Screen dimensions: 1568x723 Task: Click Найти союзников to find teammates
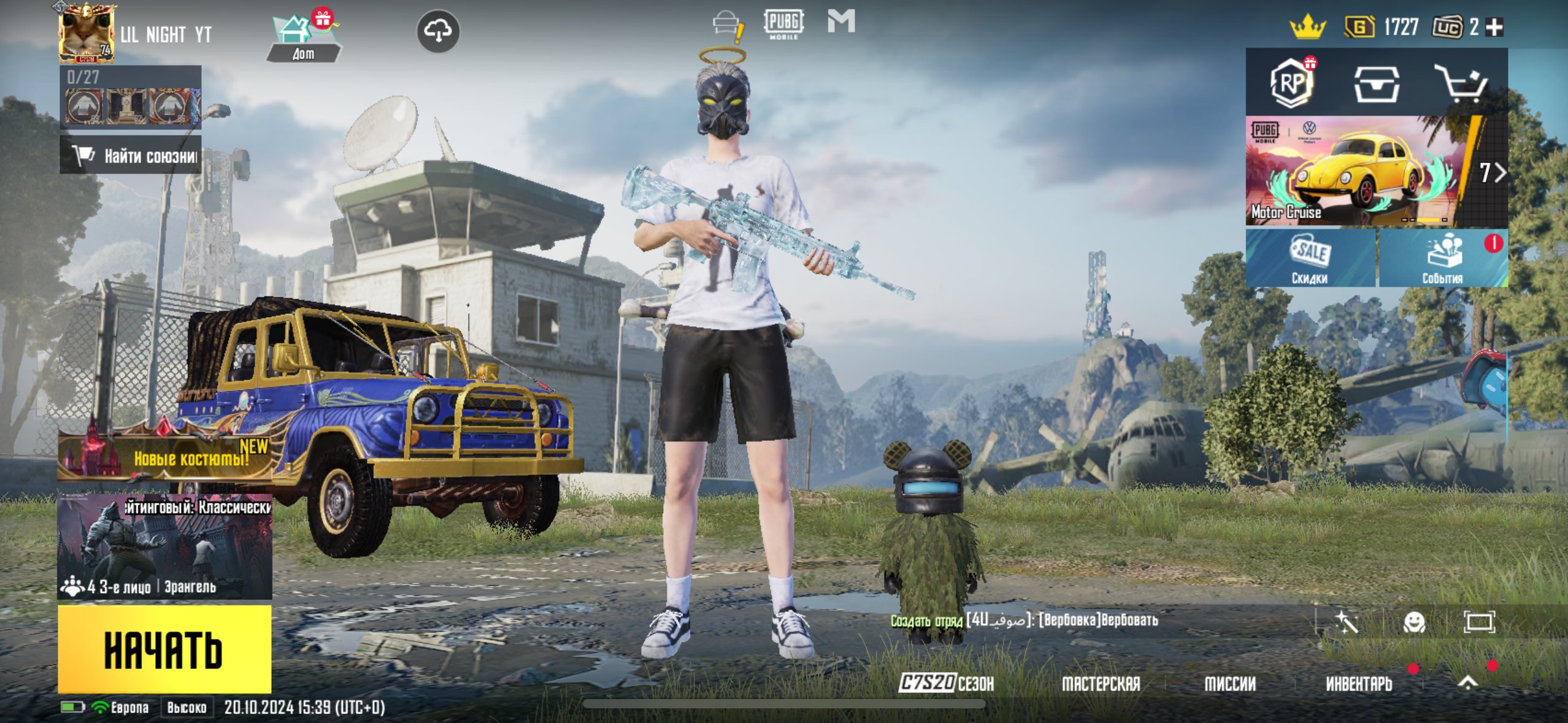point(131,156)
